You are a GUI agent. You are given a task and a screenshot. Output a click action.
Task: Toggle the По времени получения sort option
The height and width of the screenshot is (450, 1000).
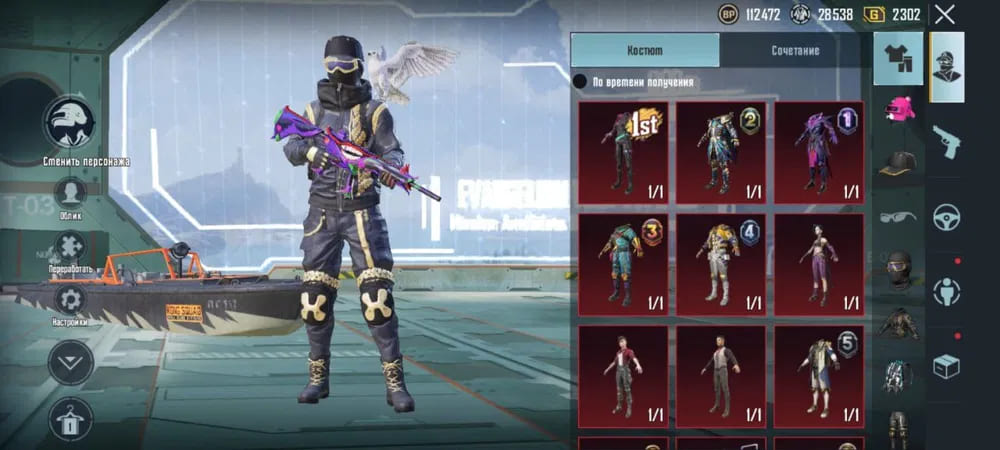pos(580,82)
